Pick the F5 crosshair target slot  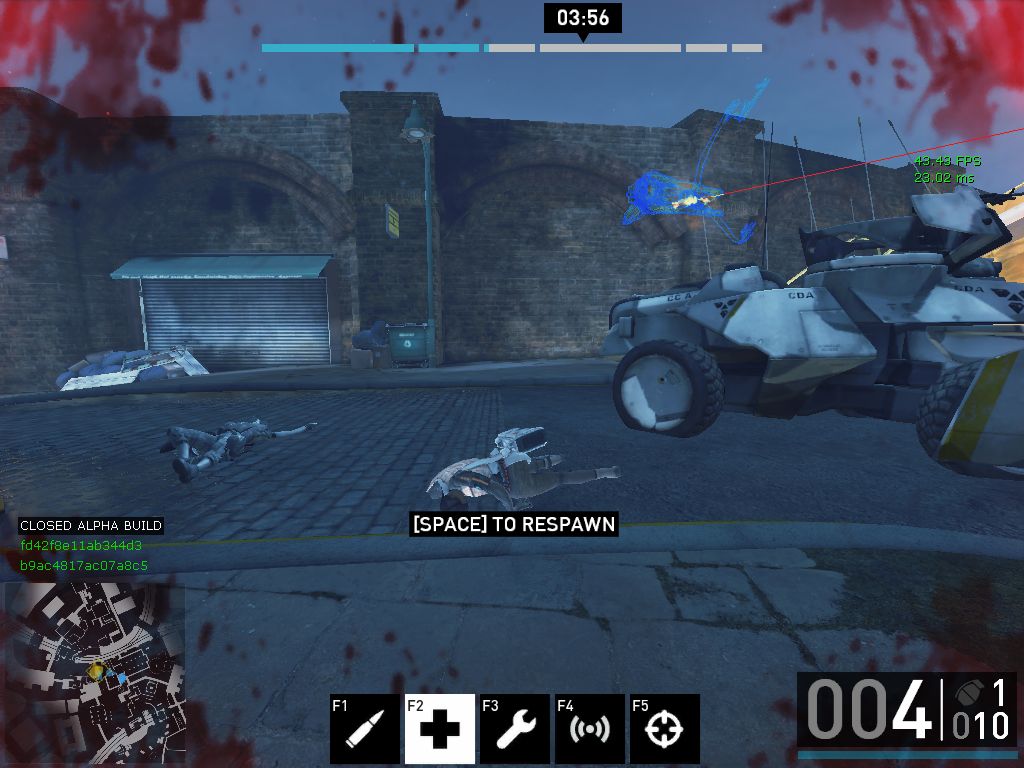point(665,729)
